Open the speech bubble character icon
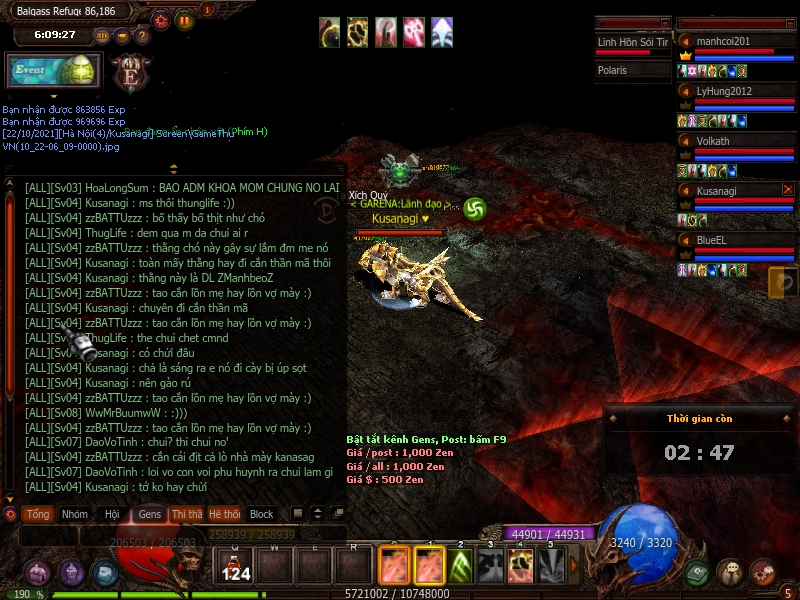Viewport: 800px width, 600px height. tap(730, 572)
